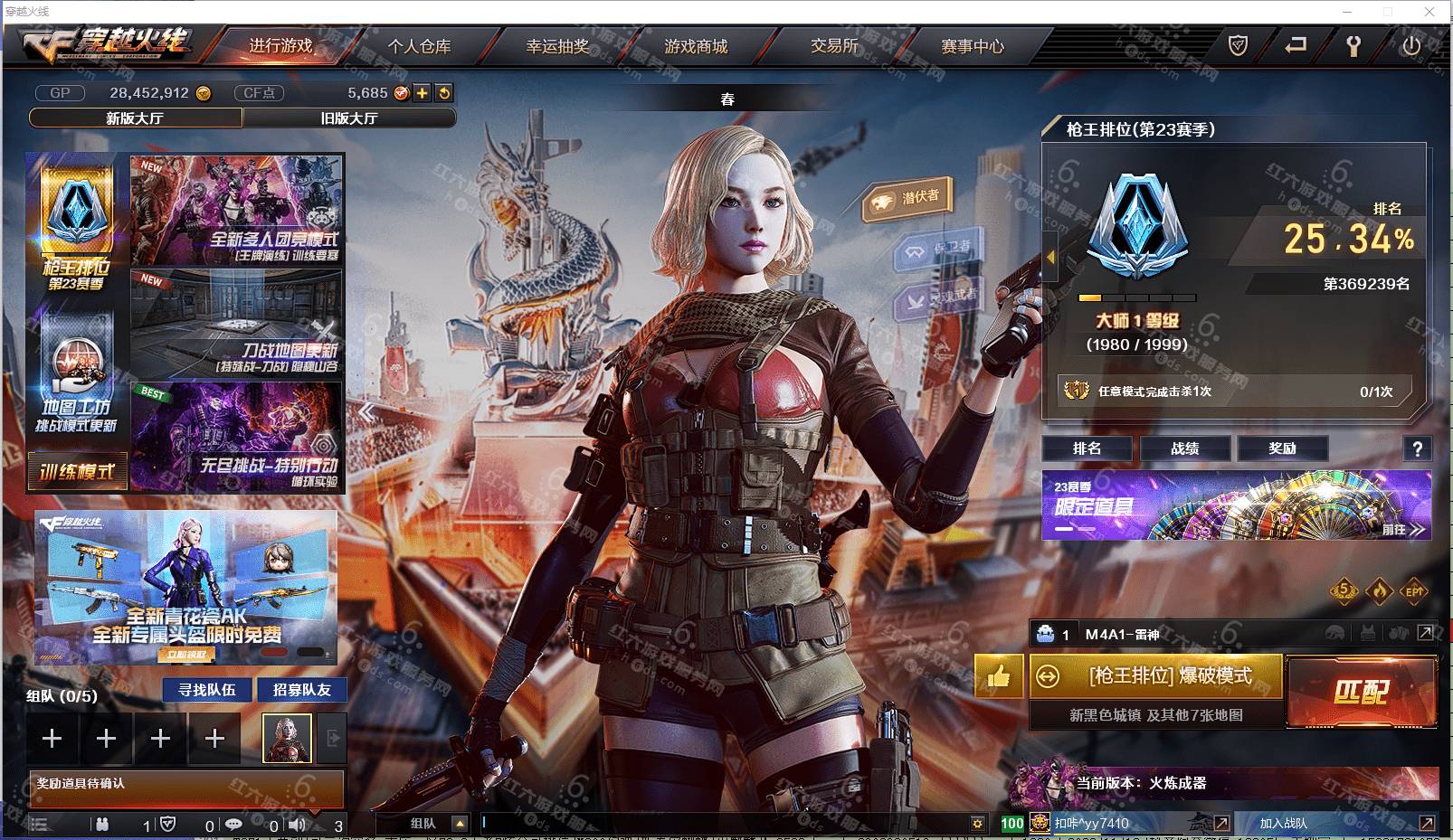This screenshot has height=840, width=1453.
Task: Visit the 赛事中心 tournament center
Action: click(x=973, y=46)
